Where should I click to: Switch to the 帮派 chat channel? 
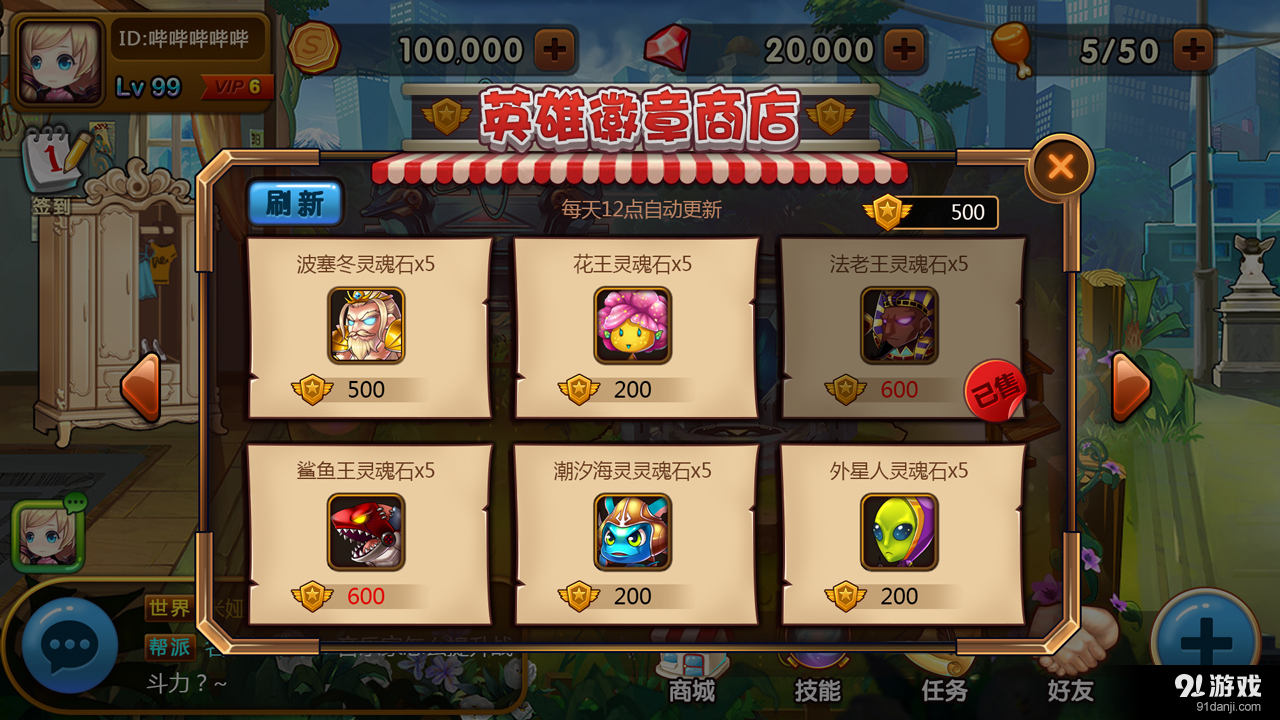tap(170, 647)
